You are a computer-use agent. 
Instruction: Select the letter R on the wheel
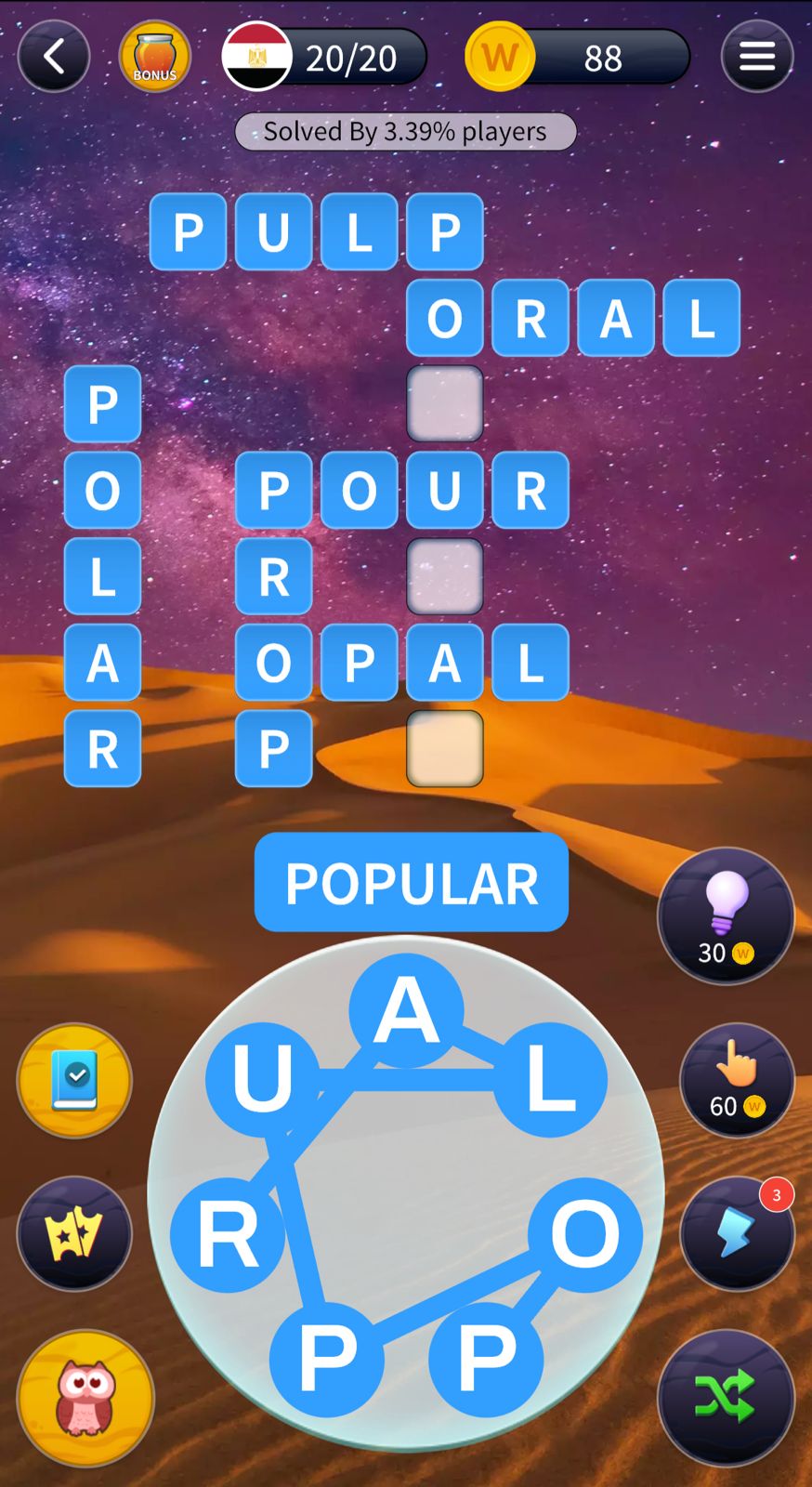pyautogui.click(x=228, y=1234)
